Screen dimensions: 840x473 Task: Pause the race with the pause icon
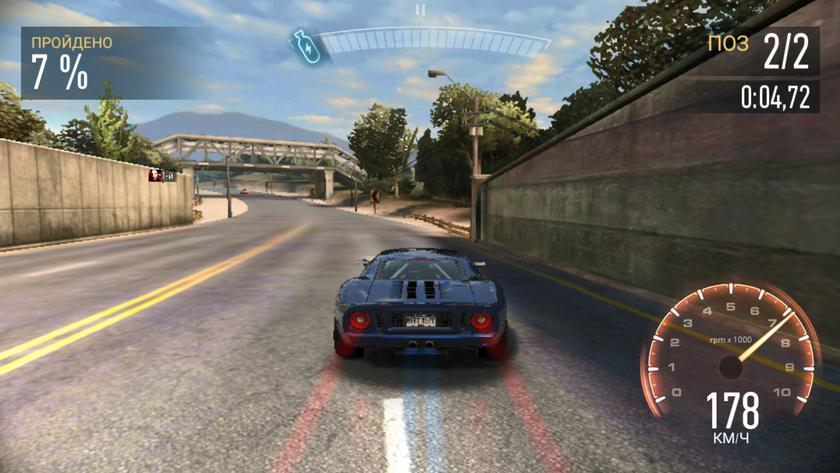(420, 9)
